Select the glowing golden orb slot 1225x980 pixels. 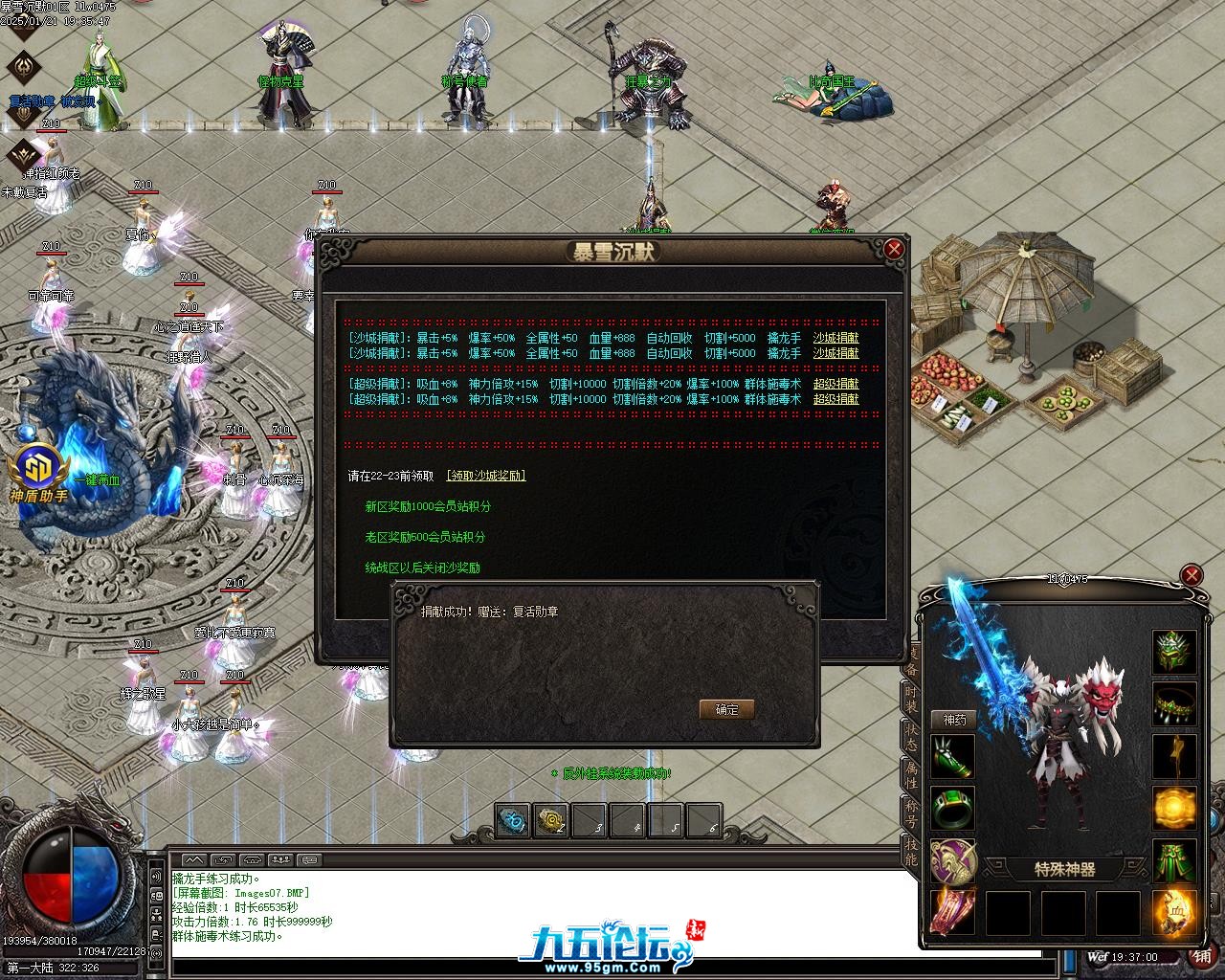pos(1174,810)
